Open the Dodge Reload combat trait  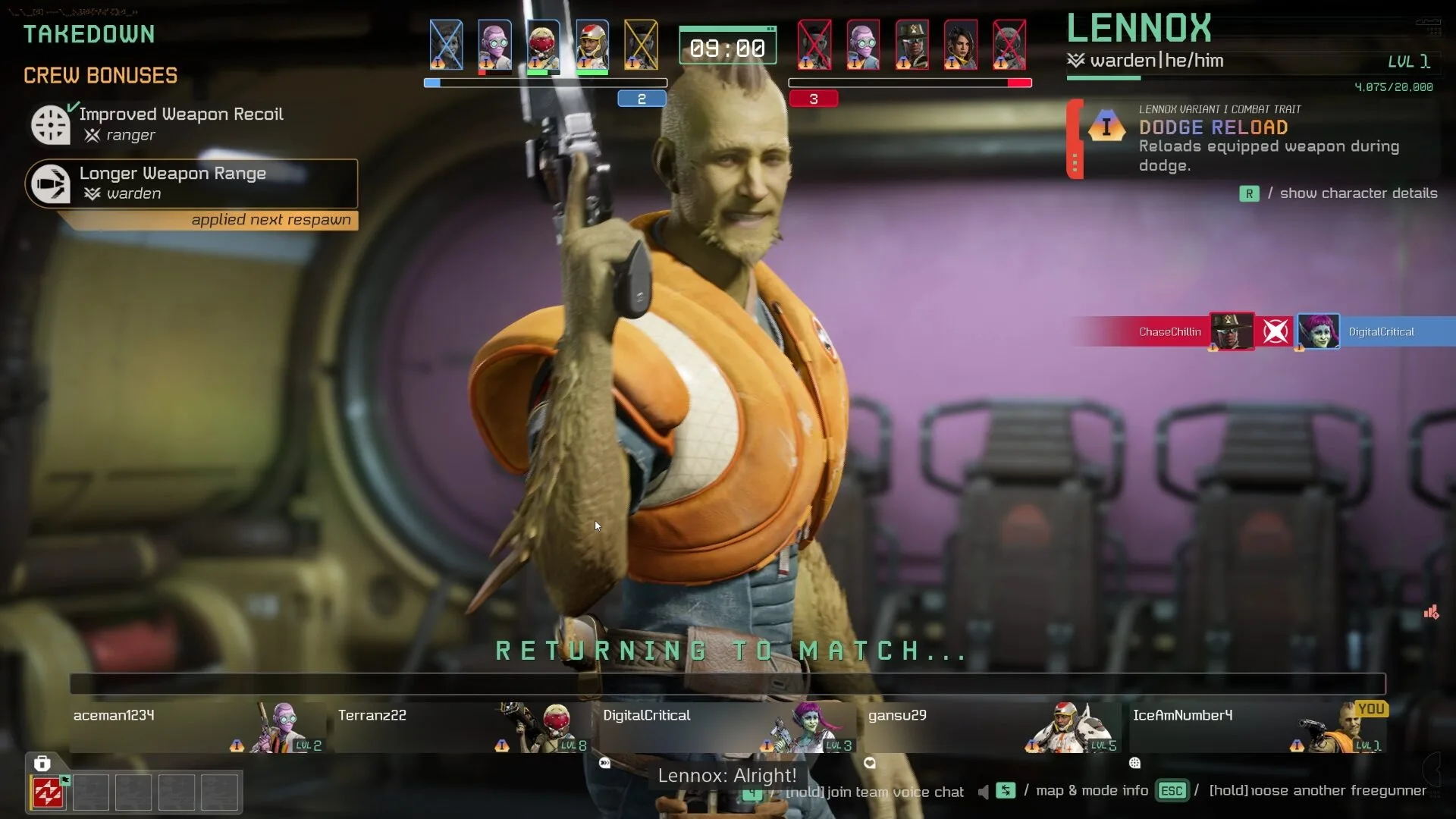pyautogui.click(x=1213, y=127)
